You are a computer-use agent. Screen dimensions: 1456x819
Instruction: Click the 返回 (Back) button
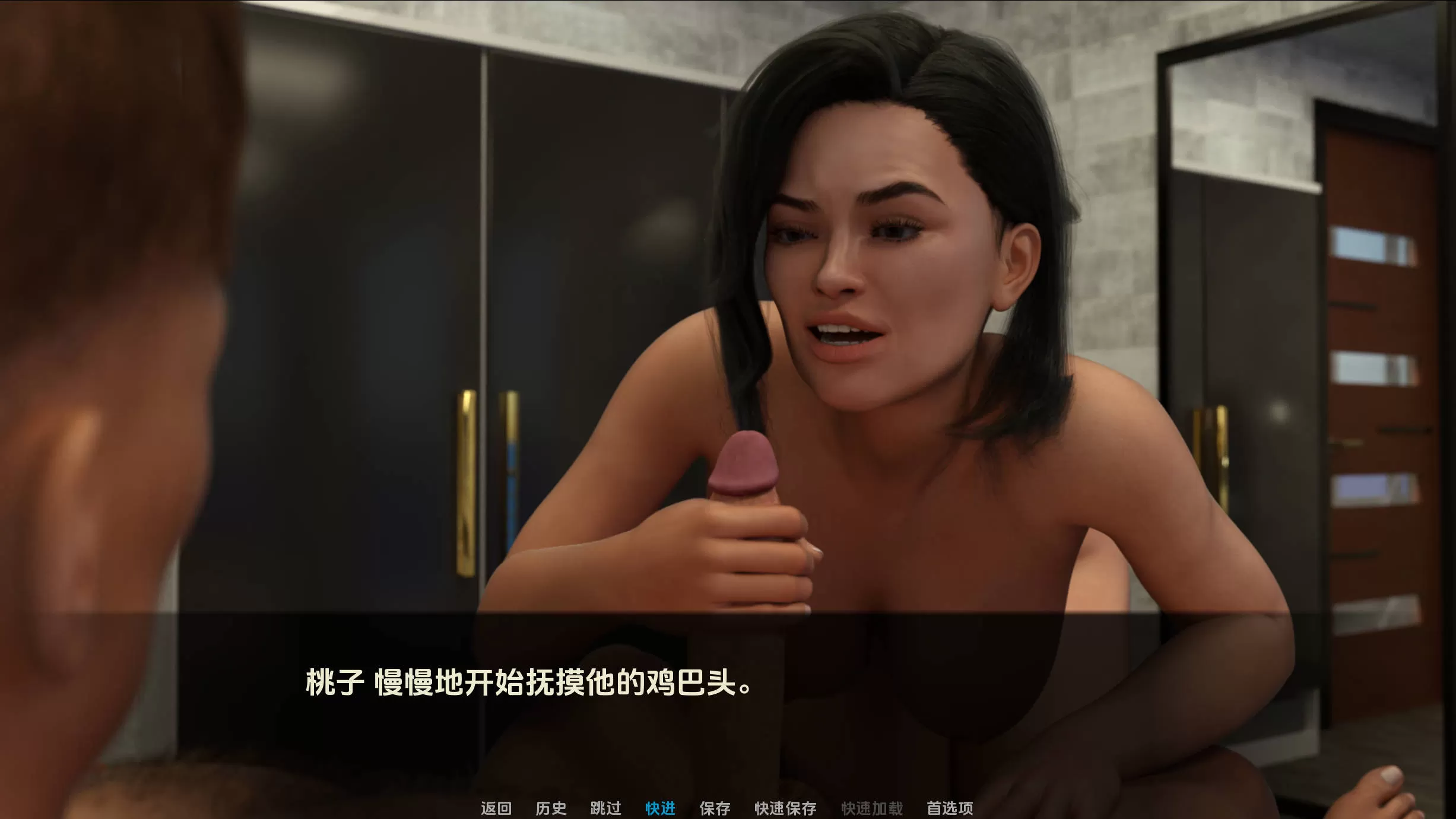496,808
